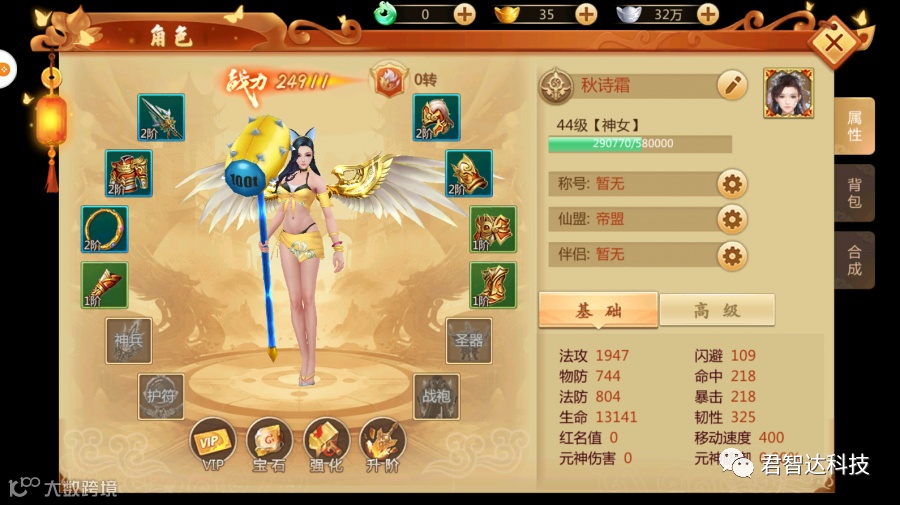Show the 高级 advanced stats tab
Viewport: 900px width, 505px height.
click(x=717, y=310)
